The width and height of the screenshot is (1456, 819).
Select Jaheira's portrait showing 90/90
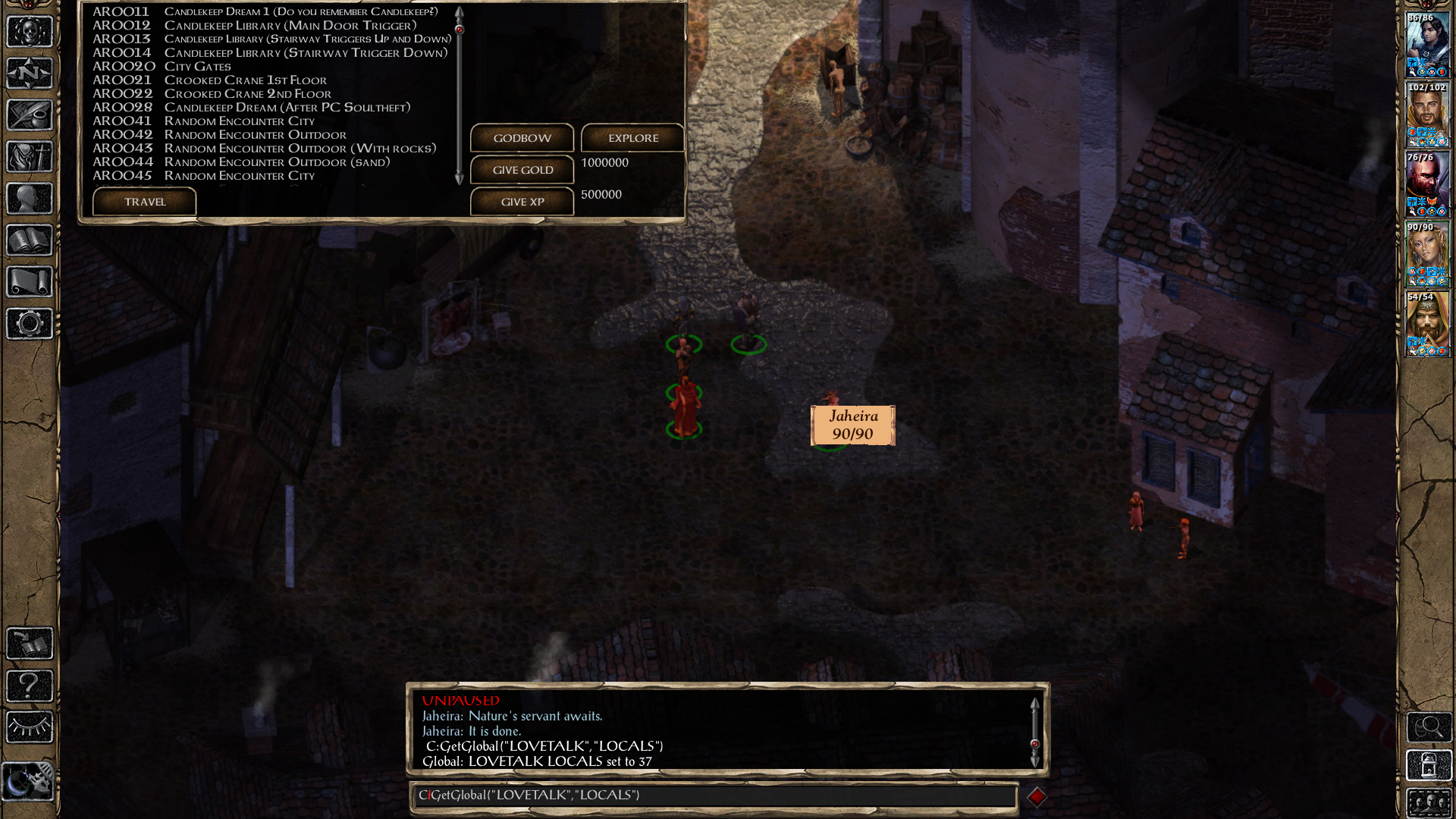click(x=1427, y=255)
